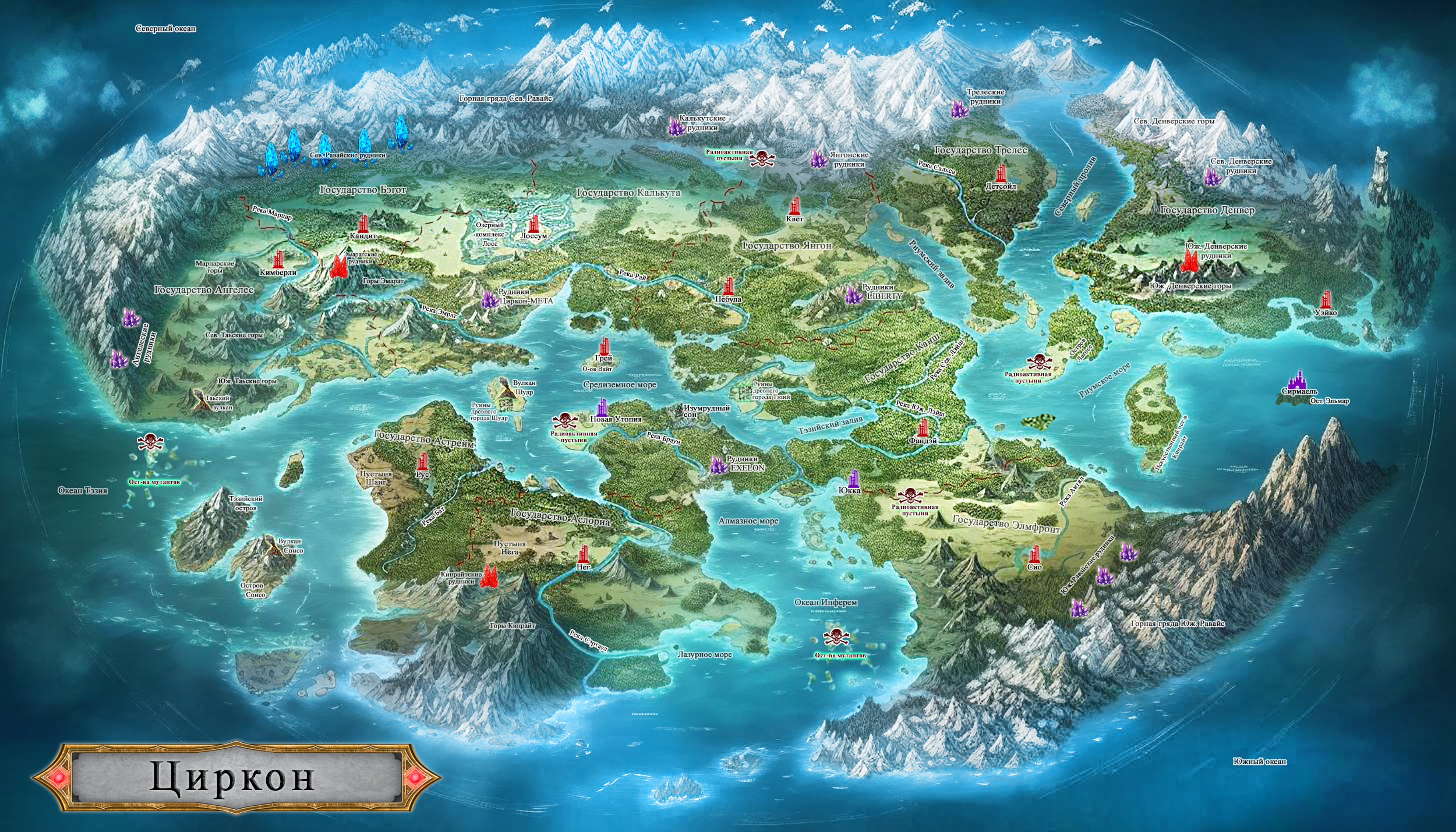The height and width of the screenshot is (832, 1456).
Task: Select the purple Юкка city marker
Action: (854, 479)
